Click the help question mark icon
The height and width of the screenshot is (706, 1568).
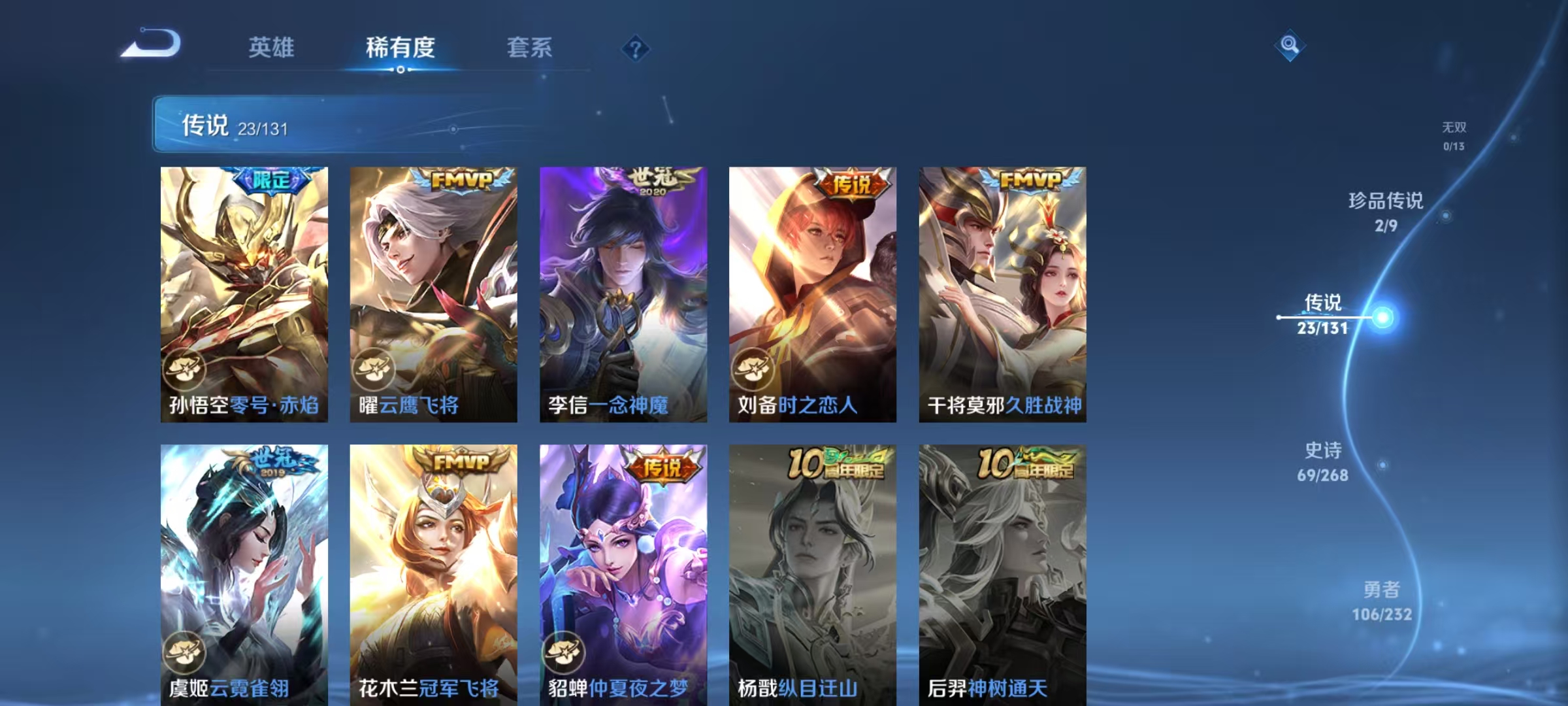637,48
